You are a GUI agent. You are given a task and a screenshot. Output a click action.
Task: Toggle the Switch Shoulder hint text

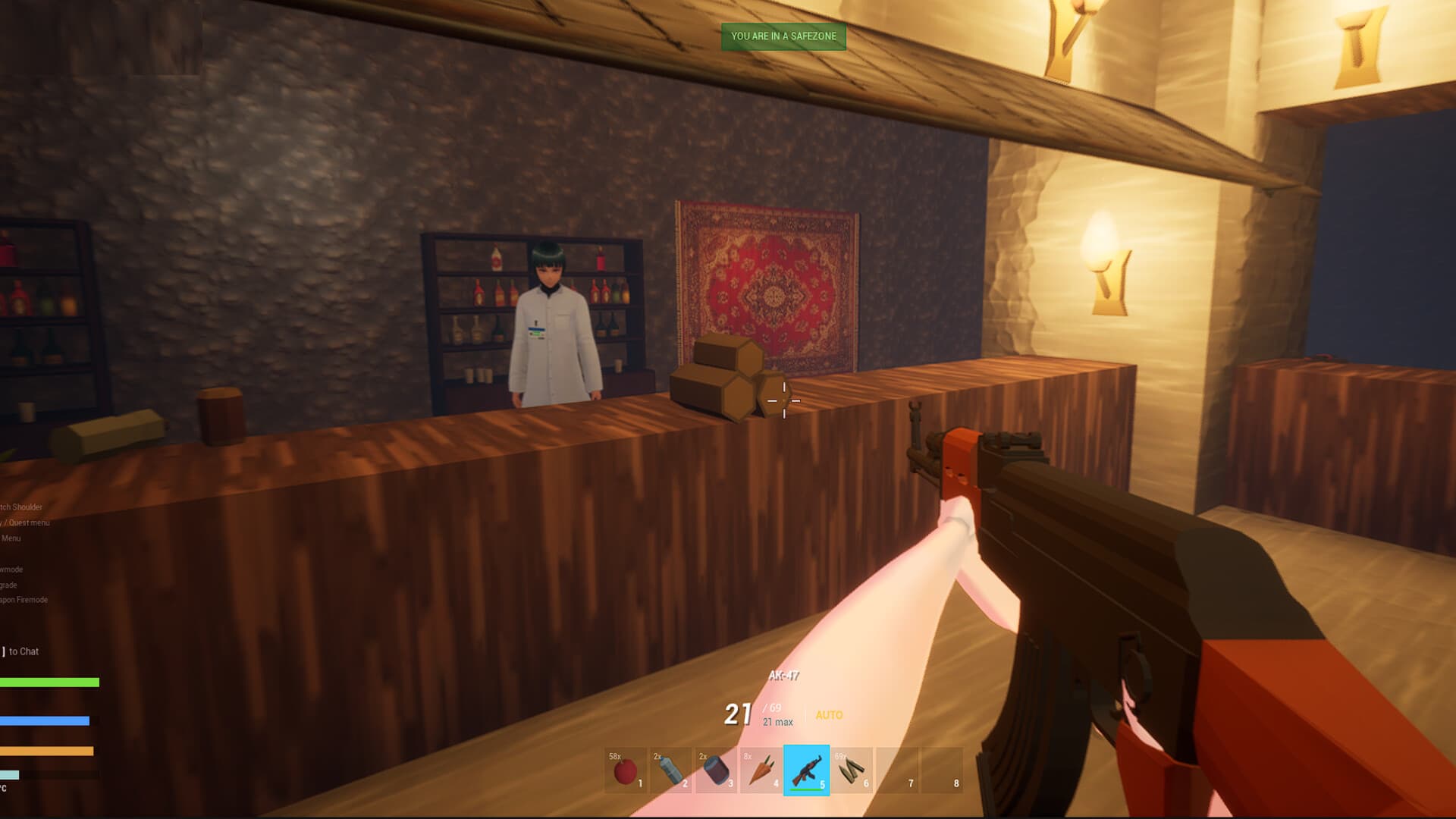pyautogui.click(x=21, y=507)
